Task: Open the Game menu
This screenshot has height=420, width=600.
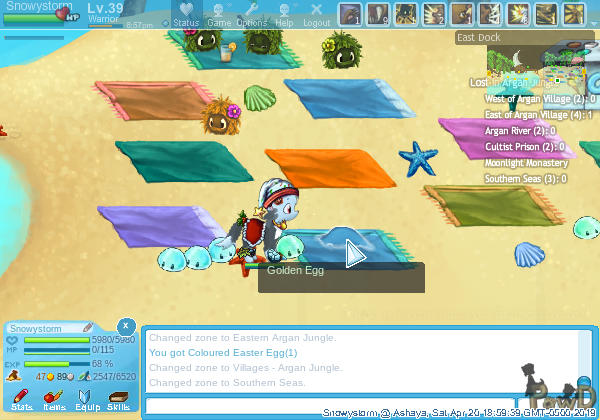Action: pyautogui.click(x=219, y=14)
